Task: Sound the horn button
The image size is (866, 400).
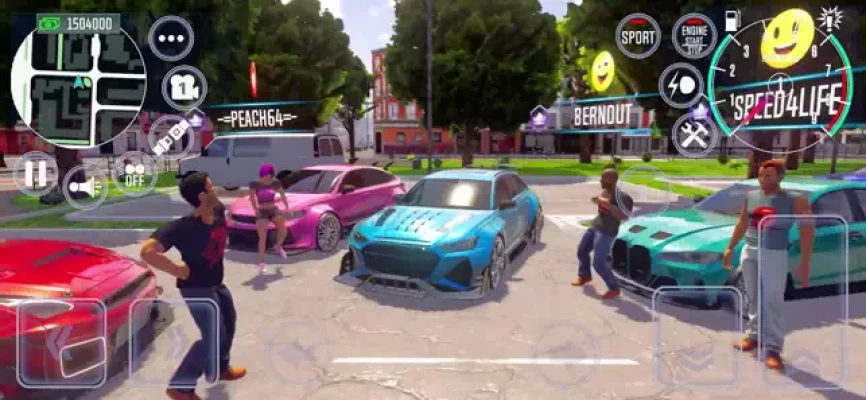Action: [84, 186]
